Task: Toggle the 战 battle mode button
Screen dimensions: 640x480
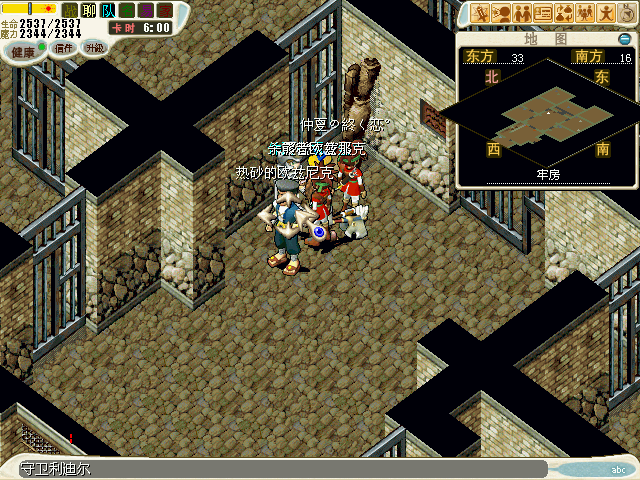Action: click(70, 11)
